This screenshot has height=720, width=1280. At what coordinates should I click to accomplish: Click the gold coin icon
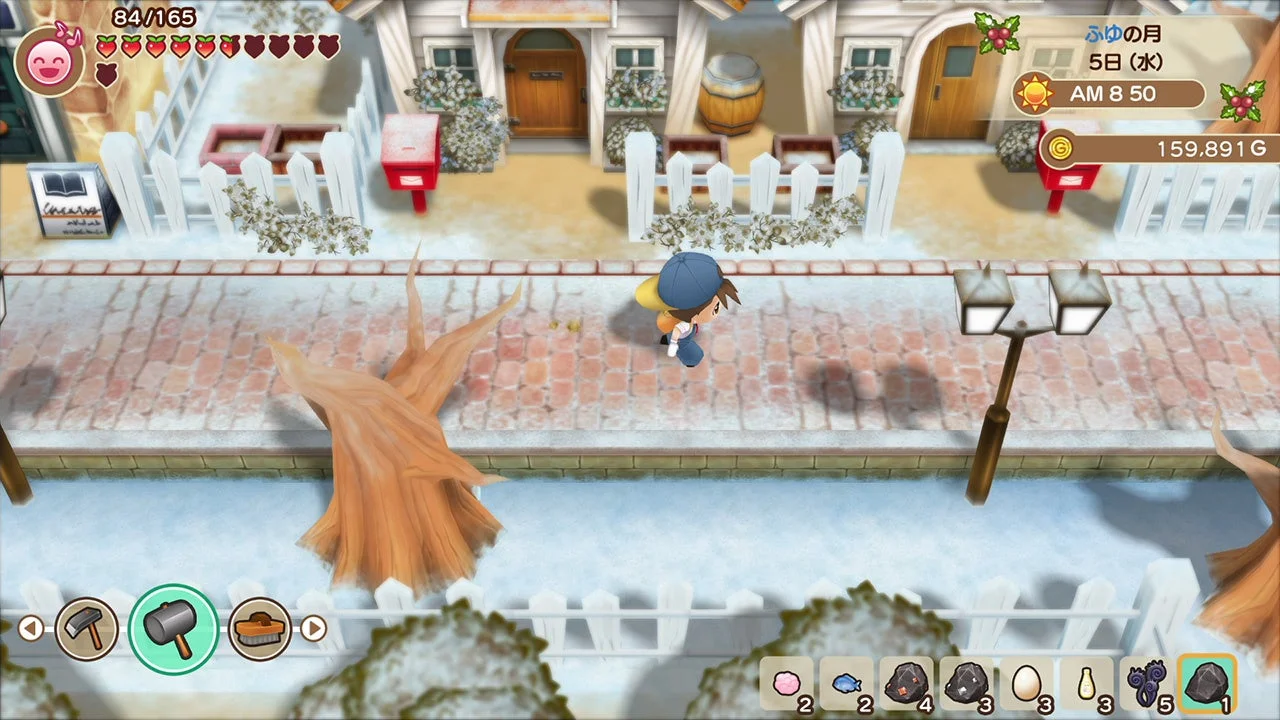pyautogui.click(x=1062, y=148)
